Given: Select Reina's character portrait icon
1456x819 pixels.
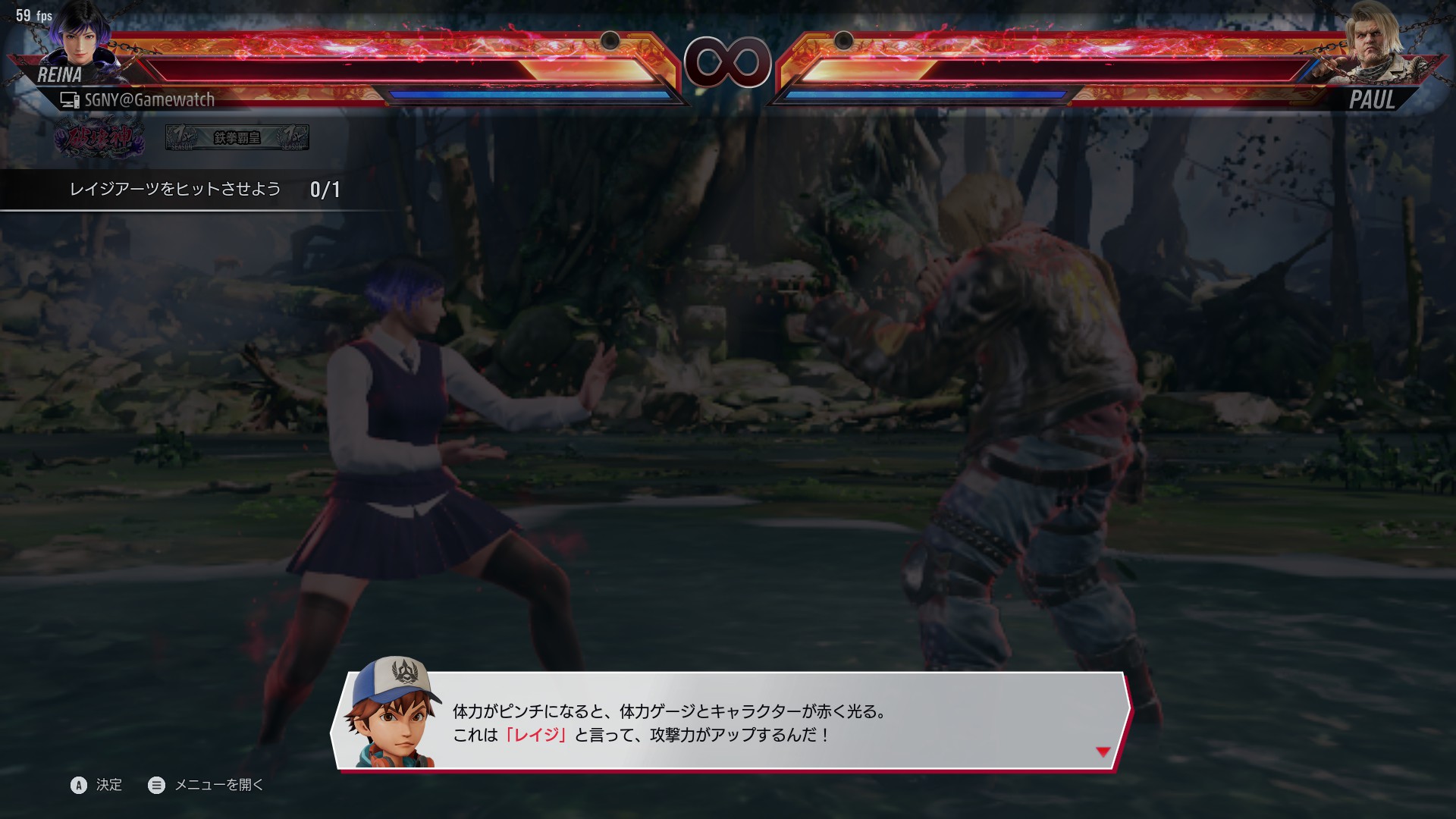Looking at the screenshot, I should [x=80, y=42].
